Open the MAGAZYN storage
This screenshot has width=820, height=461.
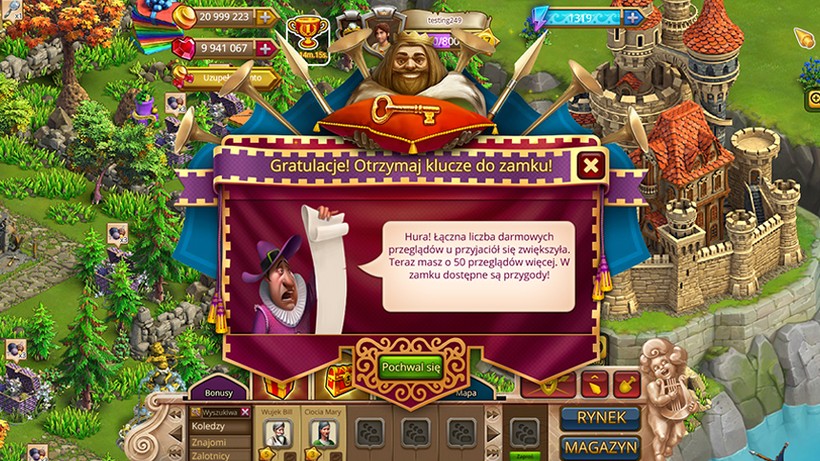[599, 447]
